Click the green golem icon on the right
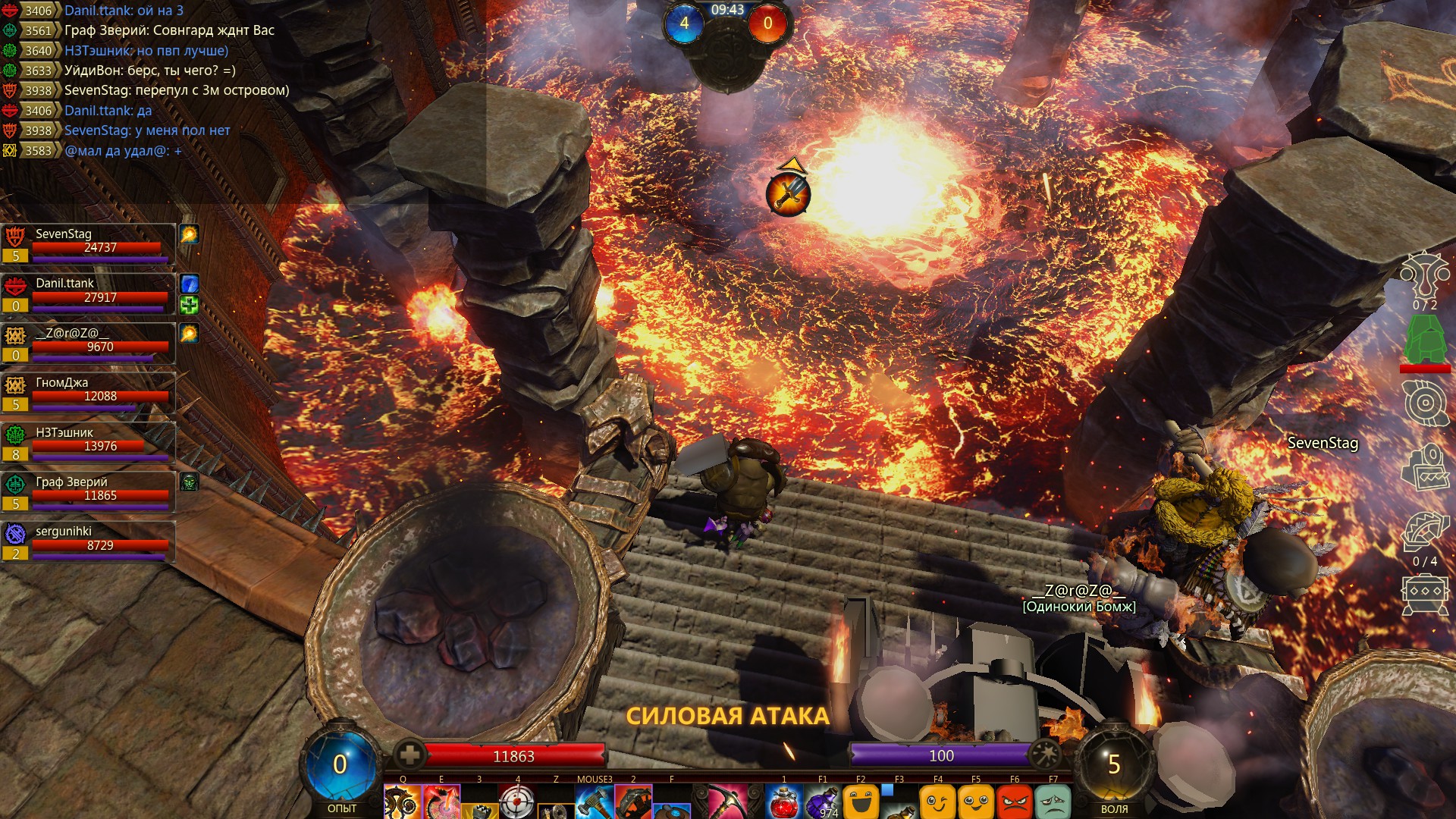The image size is (1456, 819). coord(1425,340)
